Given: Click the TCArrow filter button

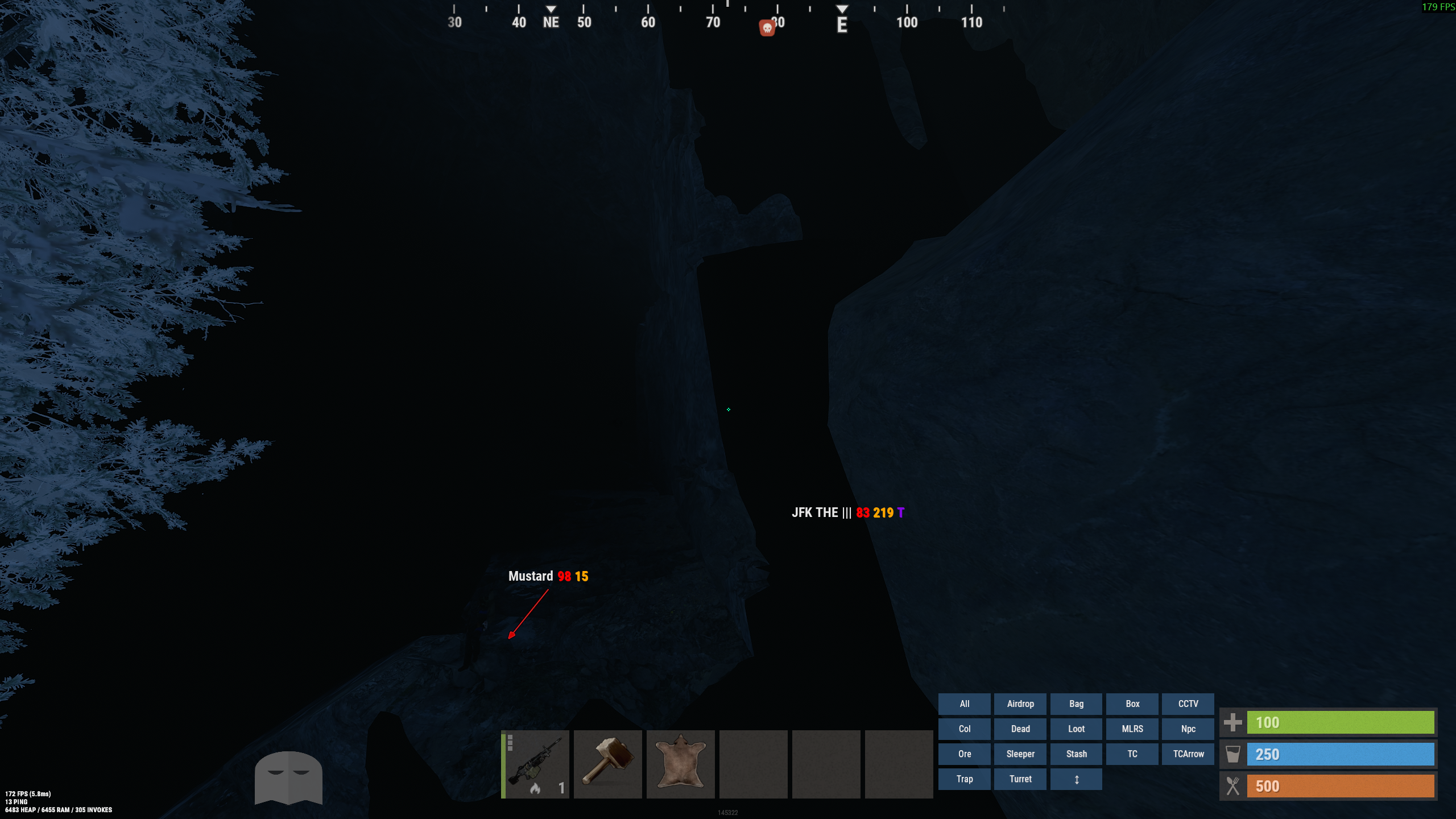Looking at the screenshot, I should tap(1188, 754).
